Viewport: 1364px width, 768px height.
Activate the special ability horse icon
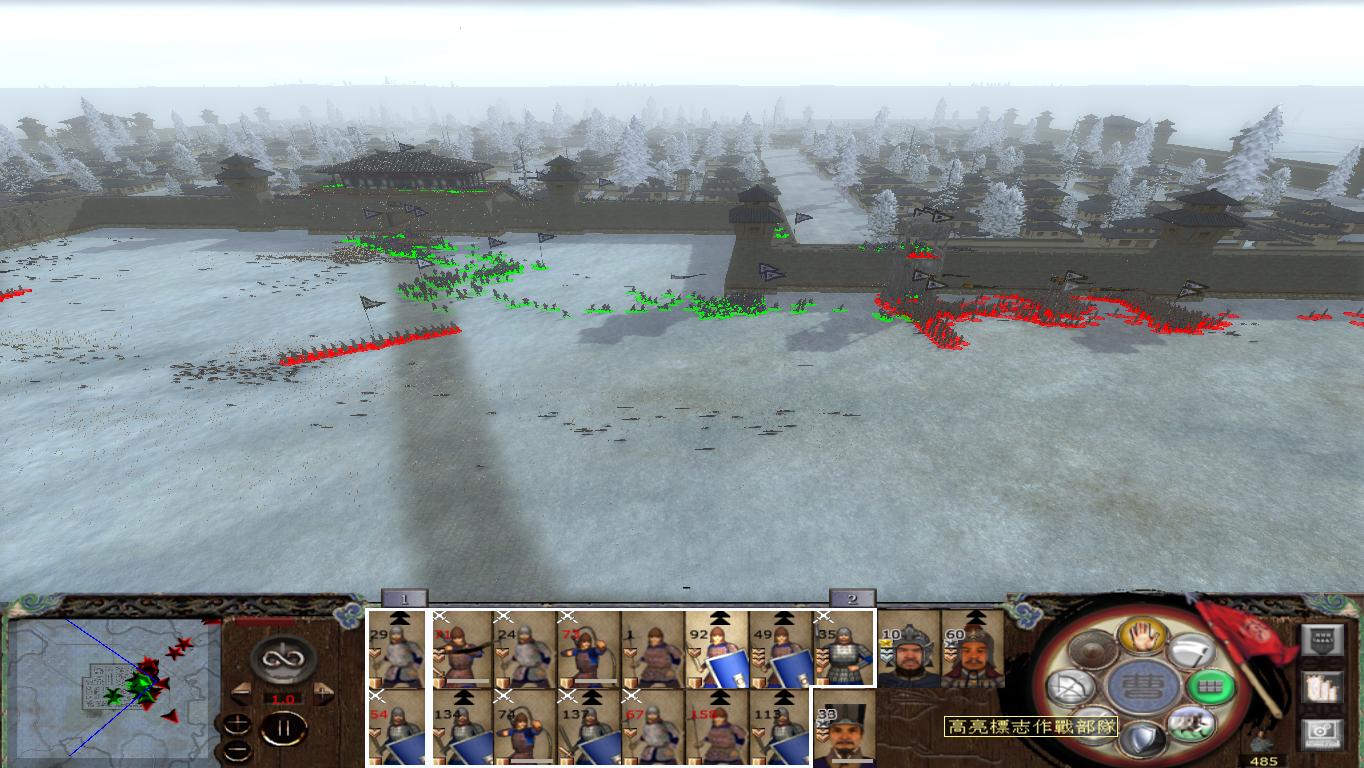[1190, 724]
